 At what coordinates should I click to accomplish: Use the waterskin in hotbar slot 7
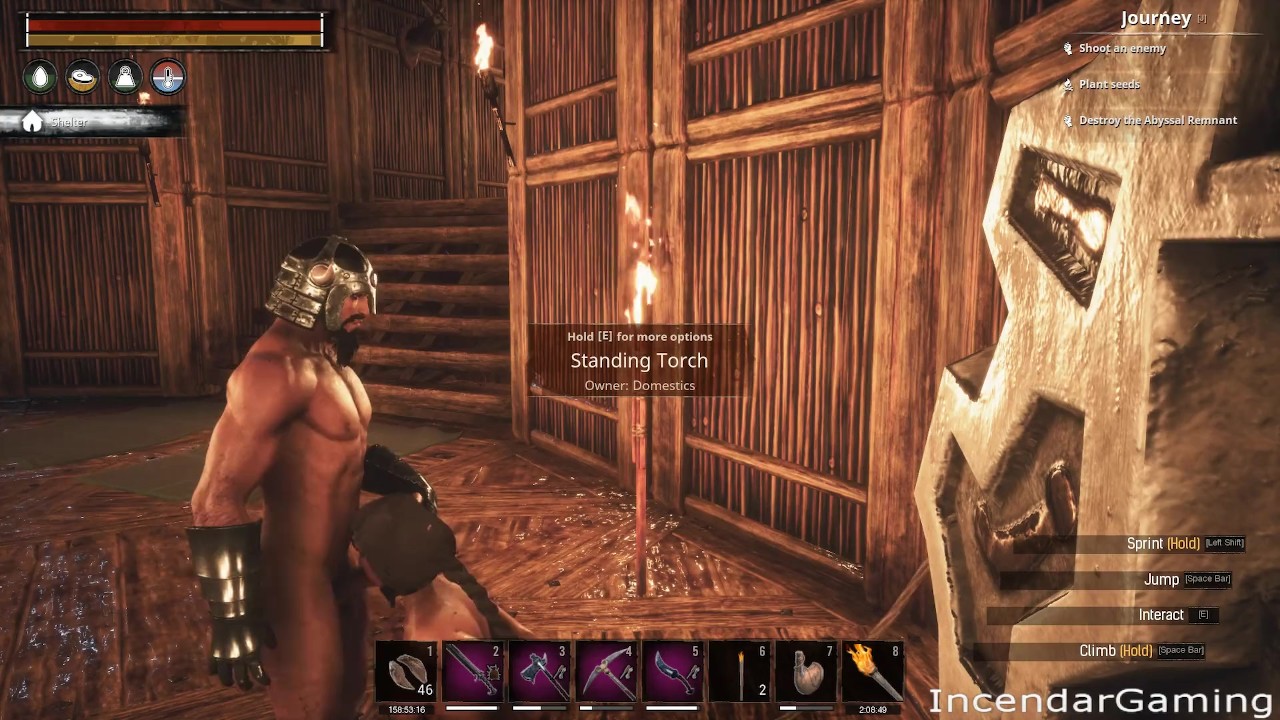tap(806, 672)
